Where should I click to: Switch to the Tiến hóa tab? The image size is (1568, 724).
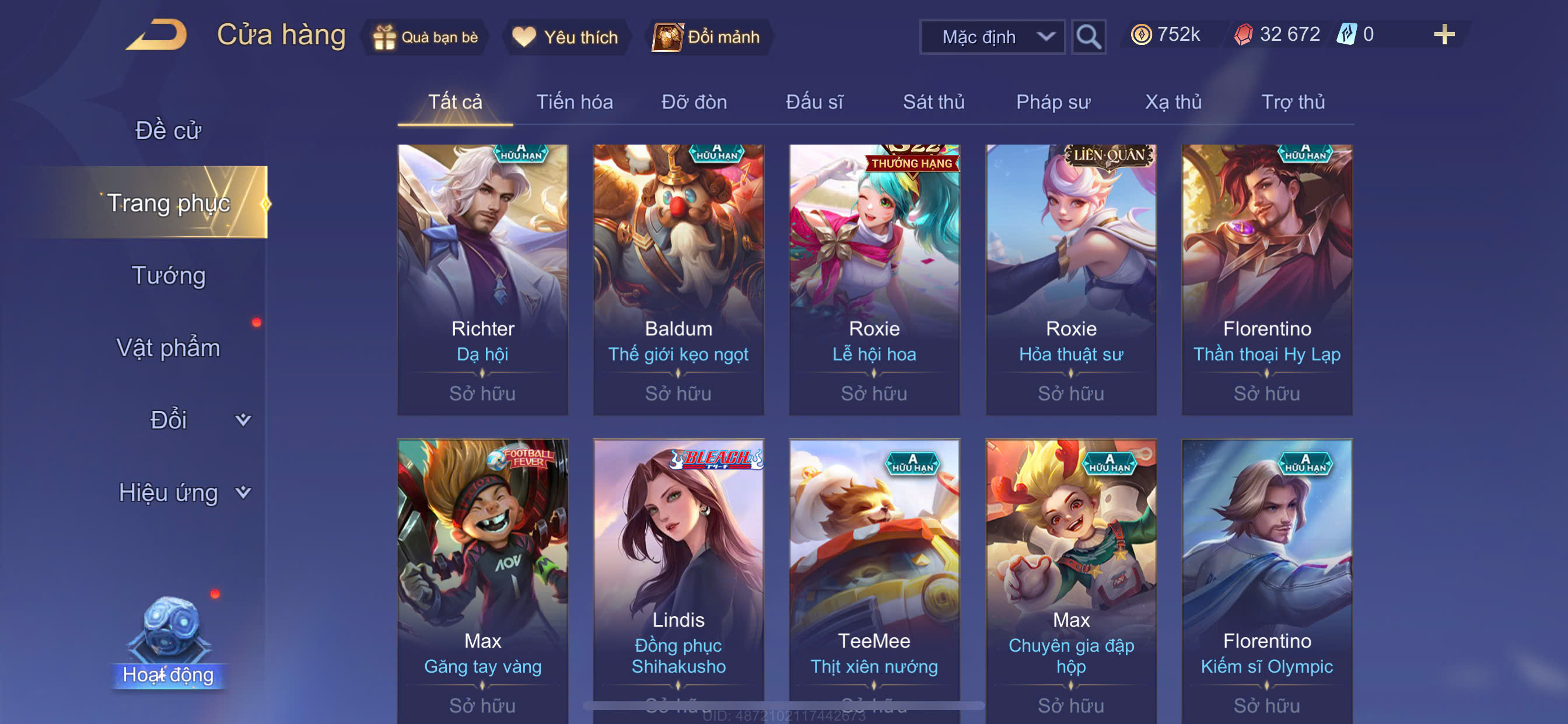tap(574, 101)
